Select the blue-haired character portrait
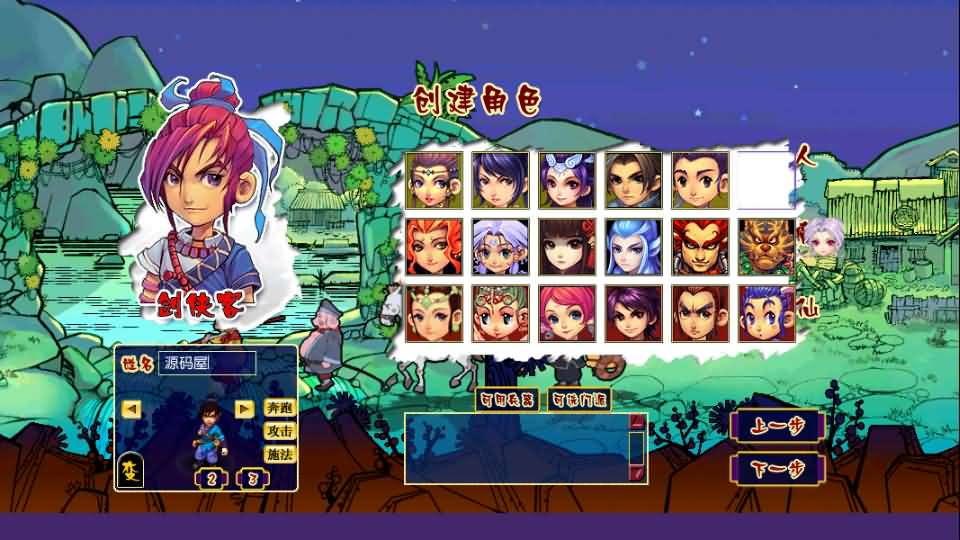 tap(633, 246)
